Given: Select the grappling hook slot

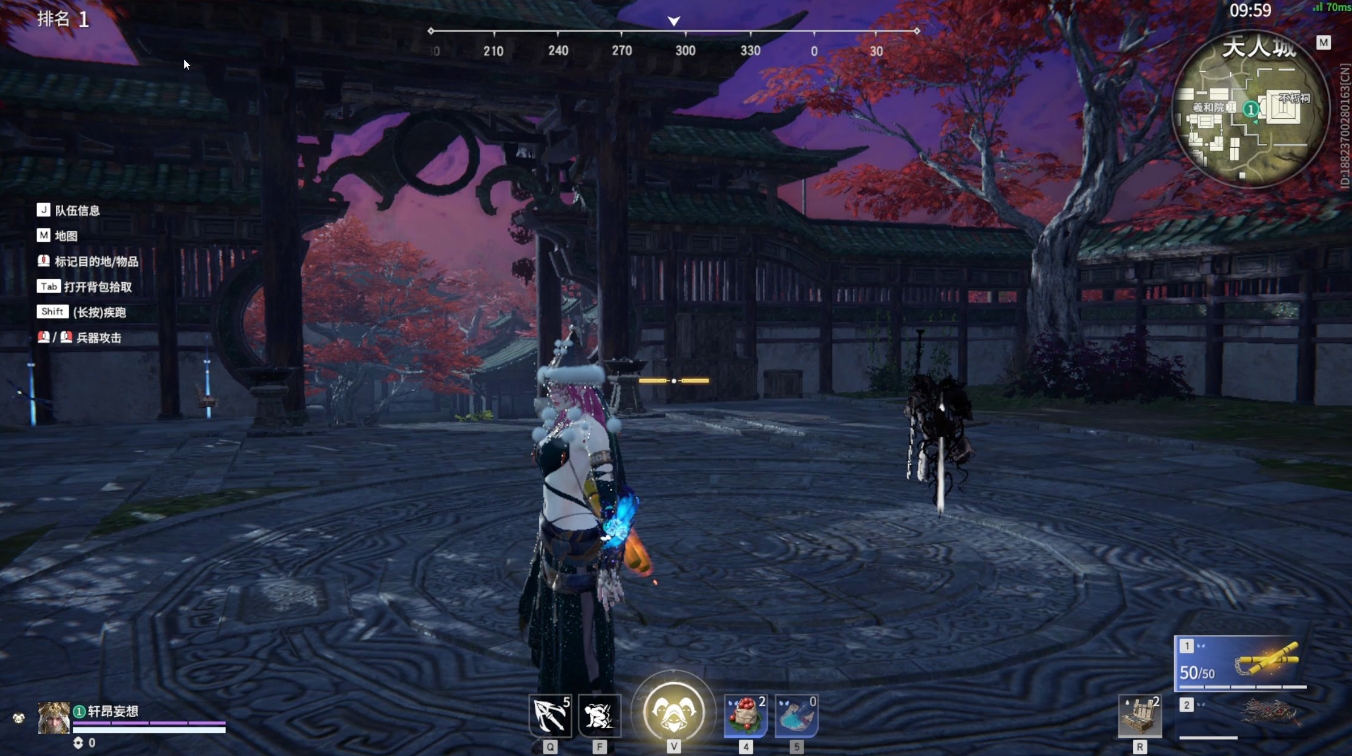Looking at the screenshot, I should point(549,715).
